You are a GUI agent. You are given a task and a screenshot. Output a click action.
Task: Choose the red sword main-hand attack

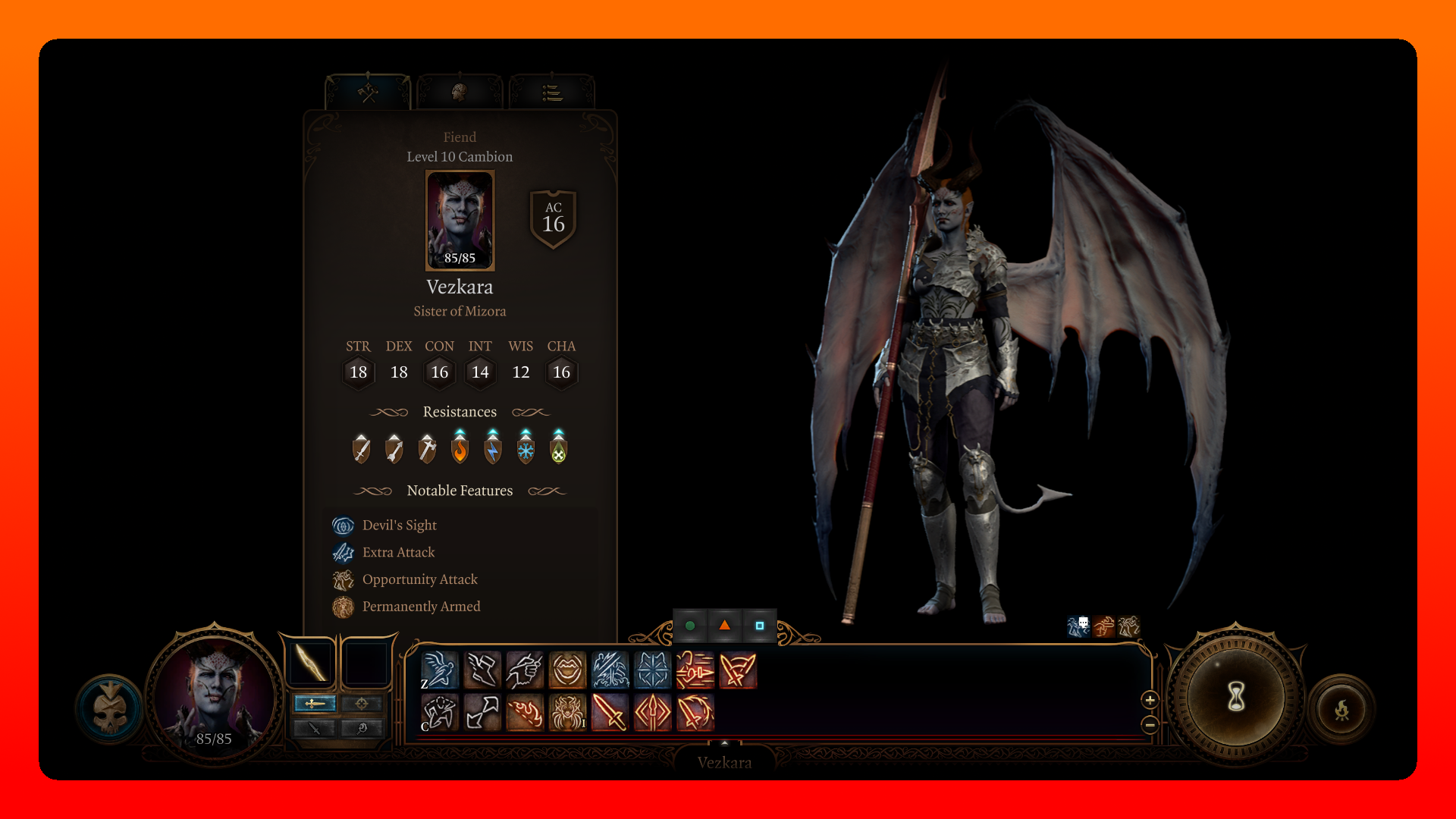[610, 713]
